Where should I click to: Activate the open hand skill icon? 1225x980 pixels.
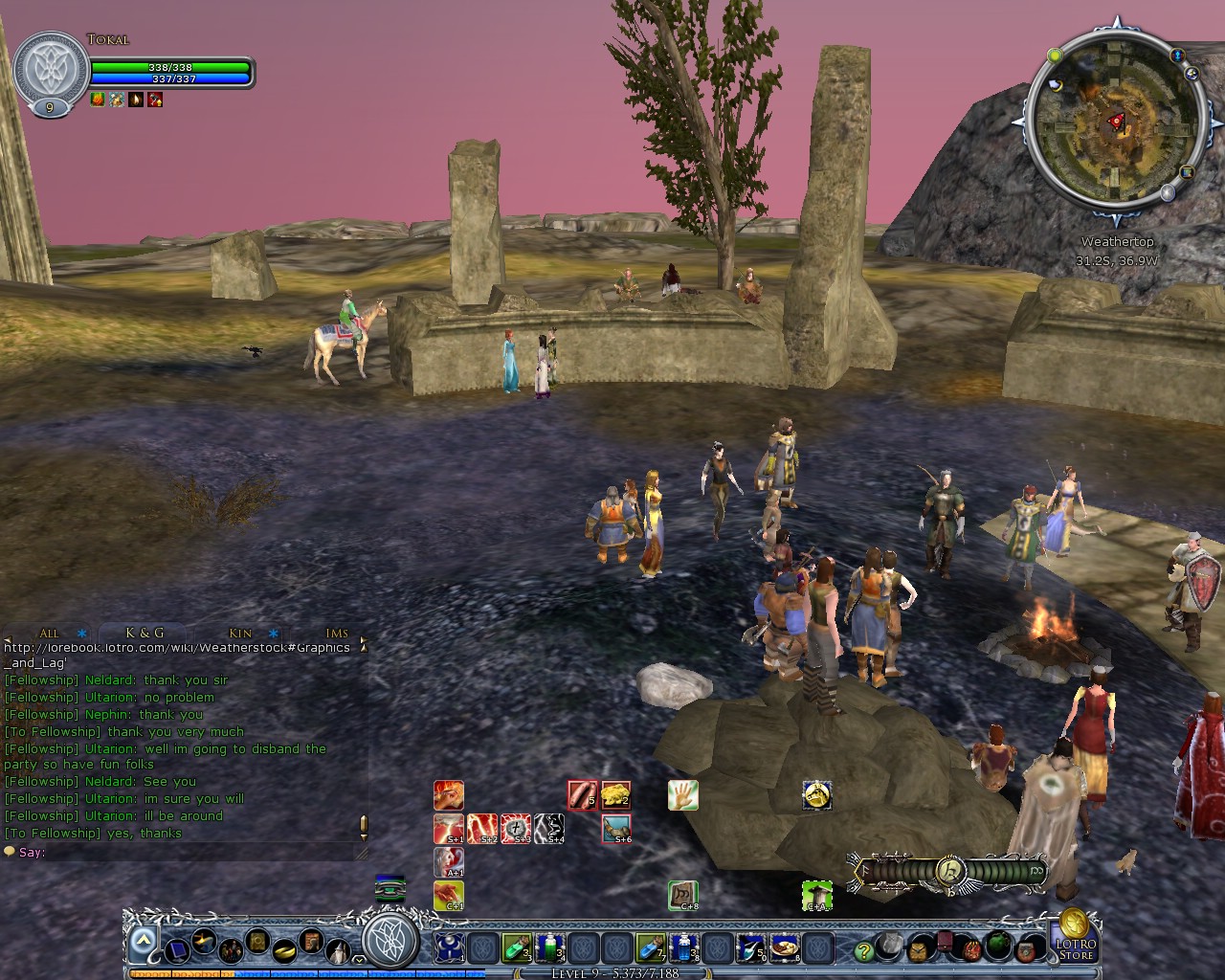coord(682,794)
